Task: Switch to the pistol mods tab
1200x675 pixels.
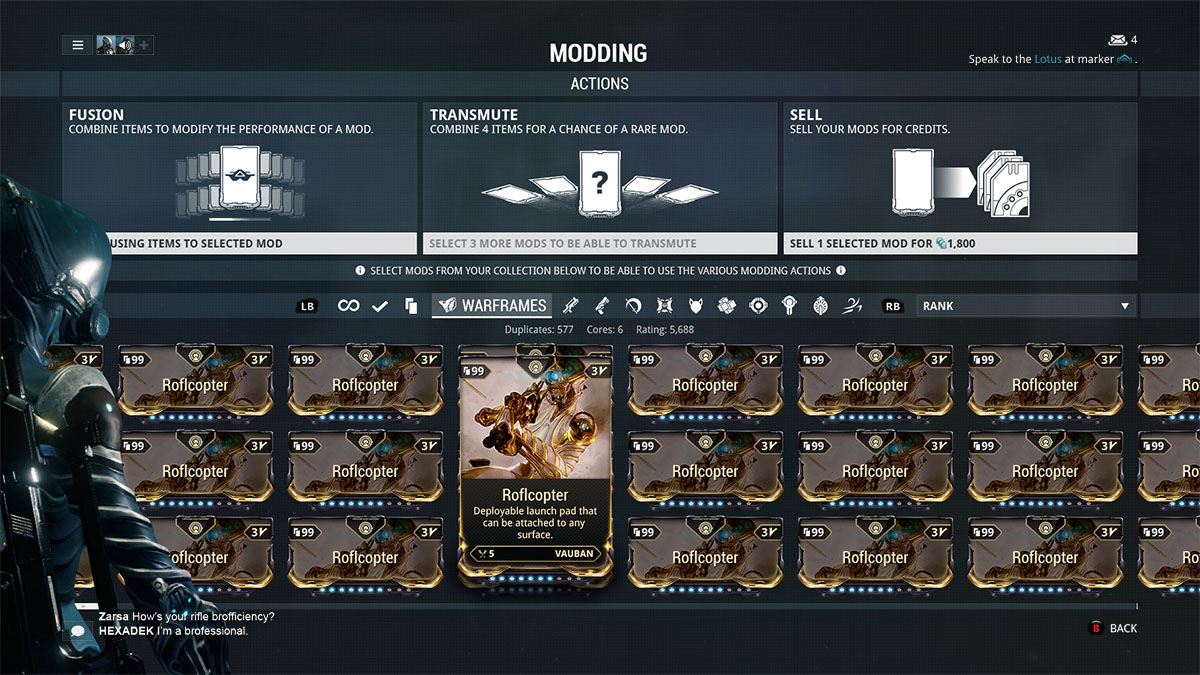Action: point(603,306)
